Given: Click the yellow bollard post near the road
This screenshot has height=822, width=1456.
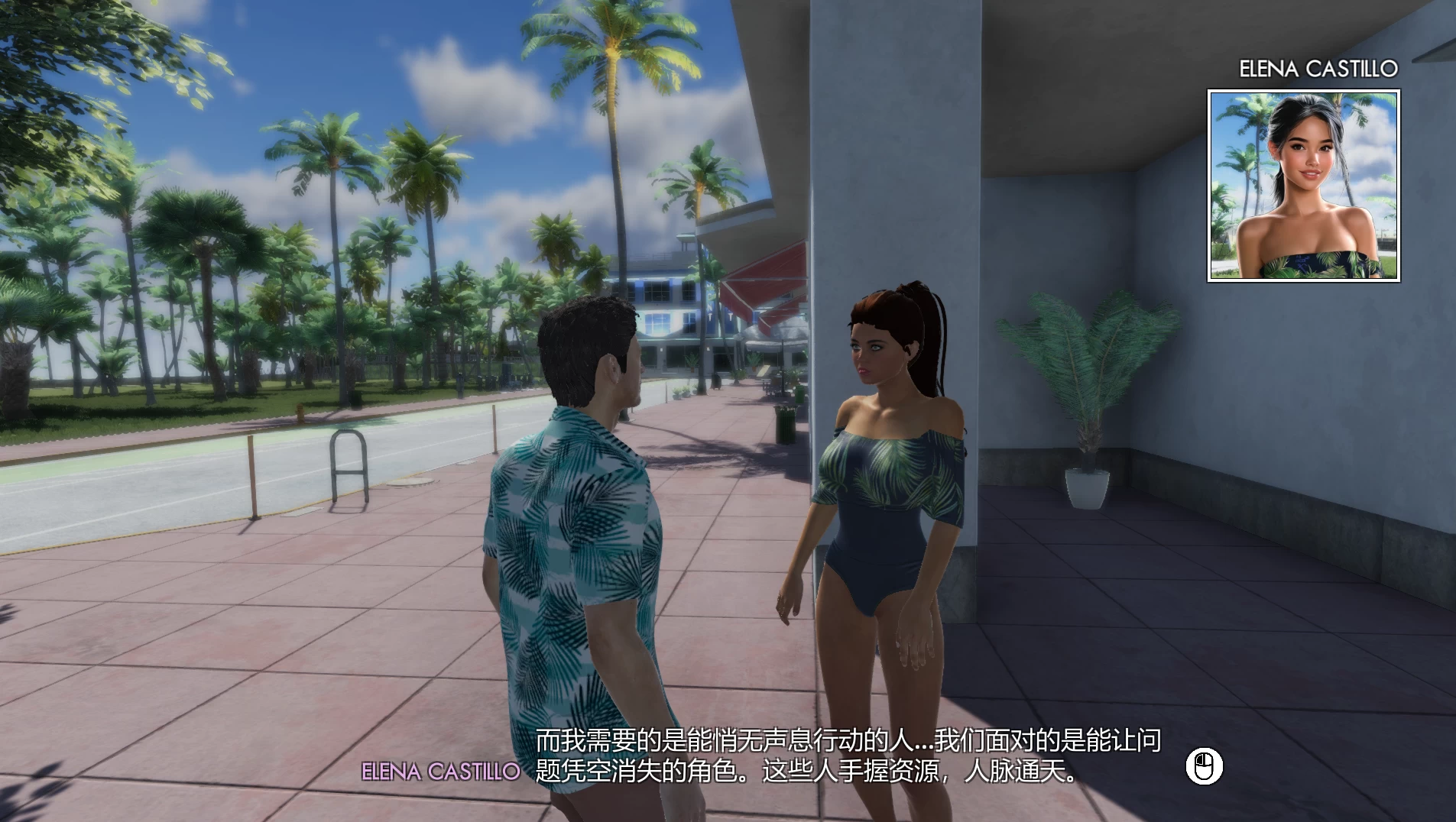Looking at the screenshot, I should click(x=252, y=474).
